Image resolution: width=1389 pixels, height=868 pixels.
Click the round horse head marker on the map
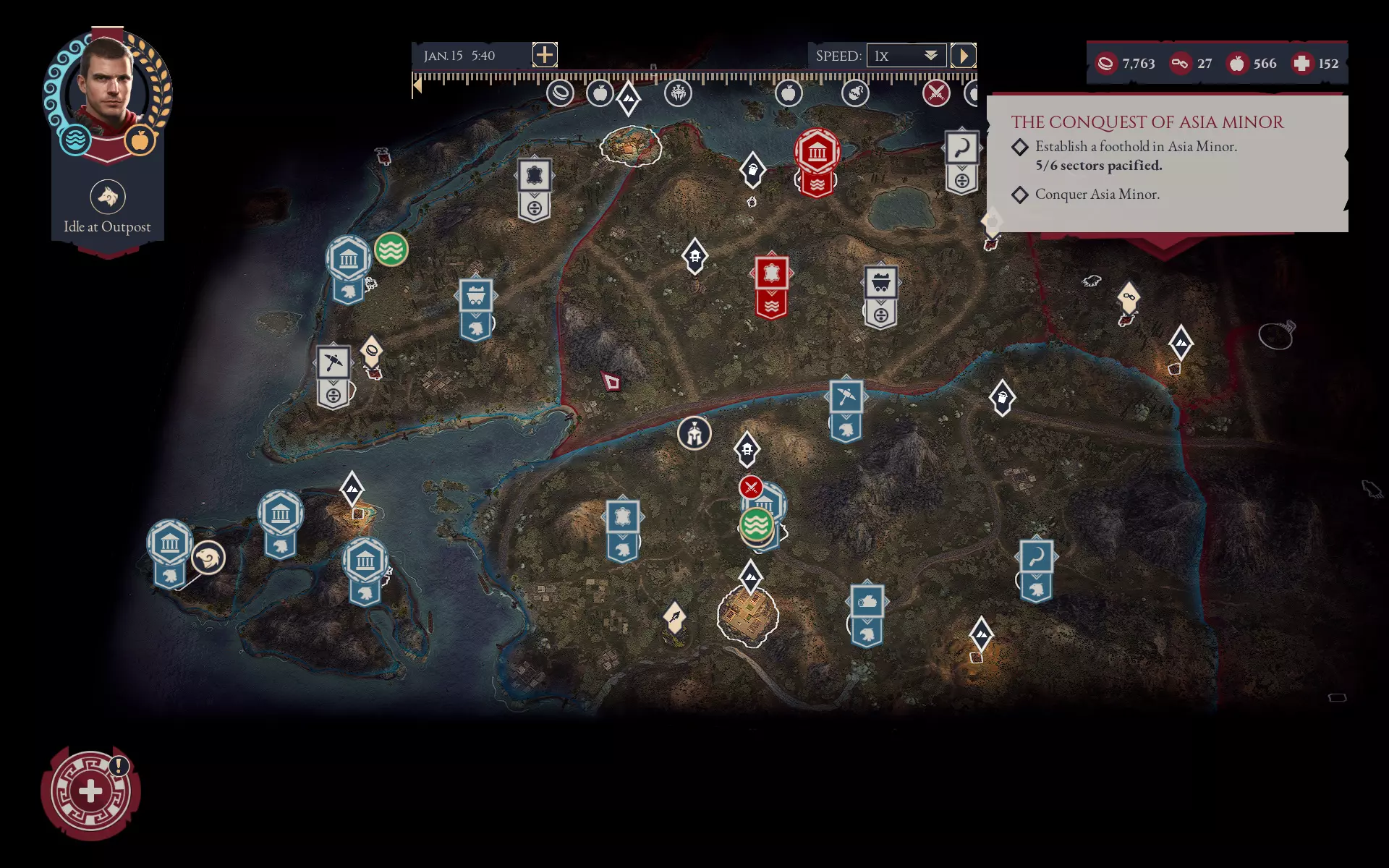click(x=208, y=558)
